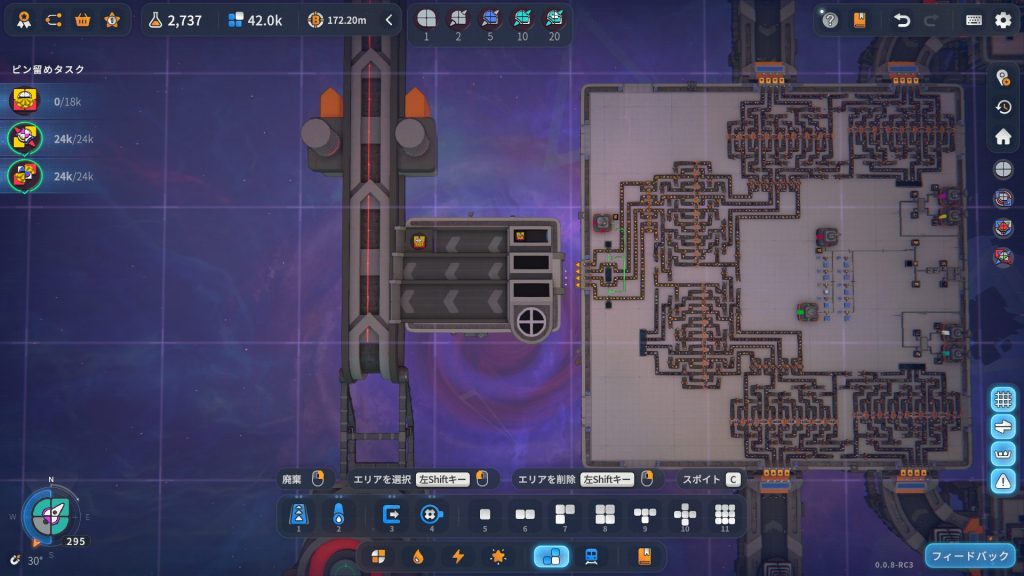Toggle the grid overlay button

[x=1003, y=399]
